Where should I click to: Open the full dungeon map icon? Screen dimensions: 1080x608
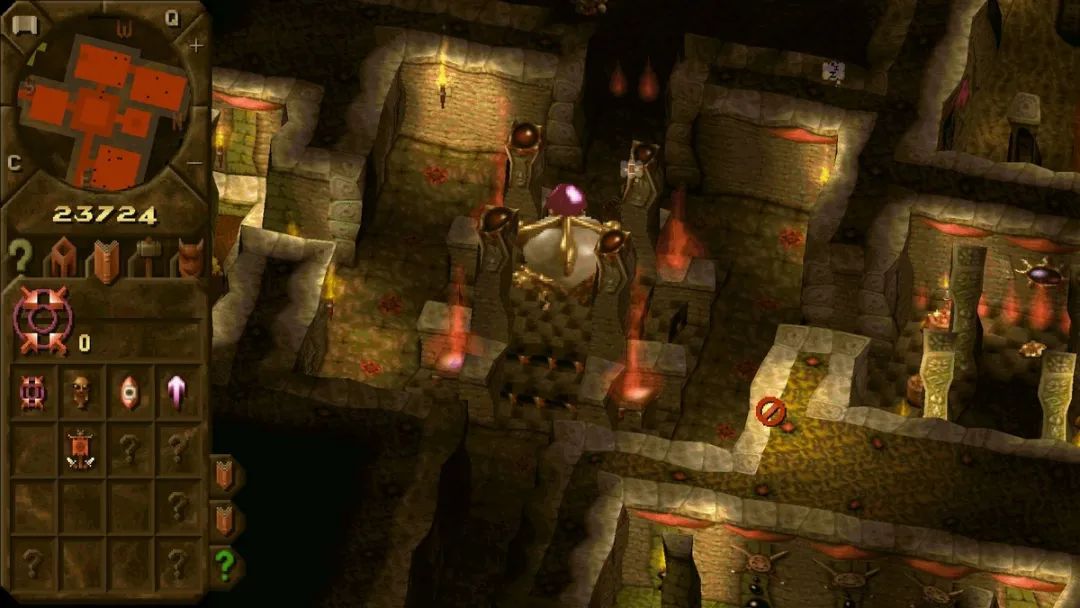[x=24, y=25]
